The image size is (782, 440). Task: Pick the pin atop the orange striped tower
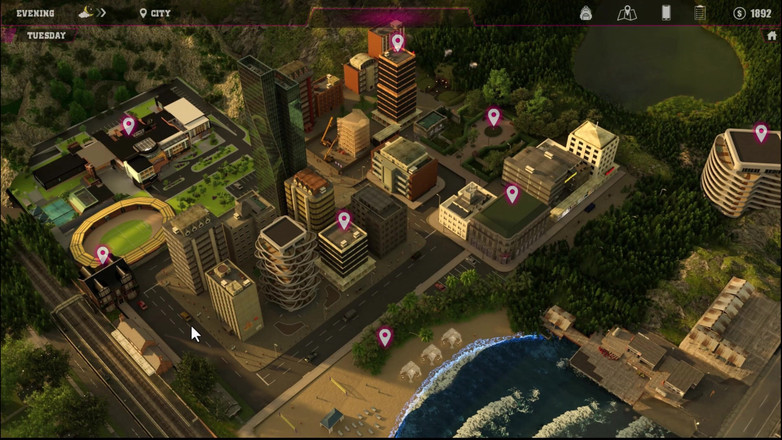(x=397, y=42)
